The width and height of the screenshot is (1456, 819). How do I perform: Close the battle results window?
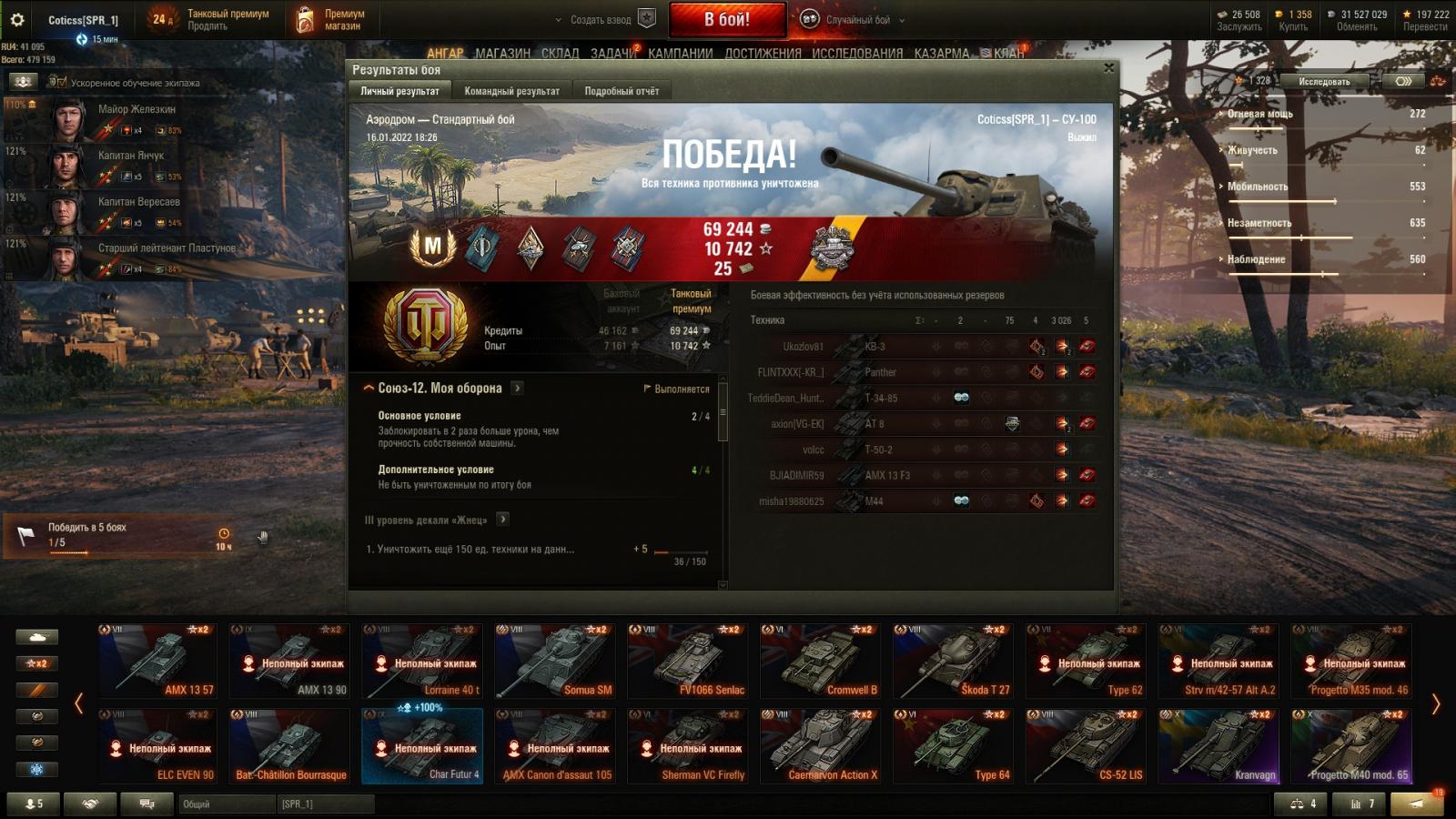point(1108,68)
